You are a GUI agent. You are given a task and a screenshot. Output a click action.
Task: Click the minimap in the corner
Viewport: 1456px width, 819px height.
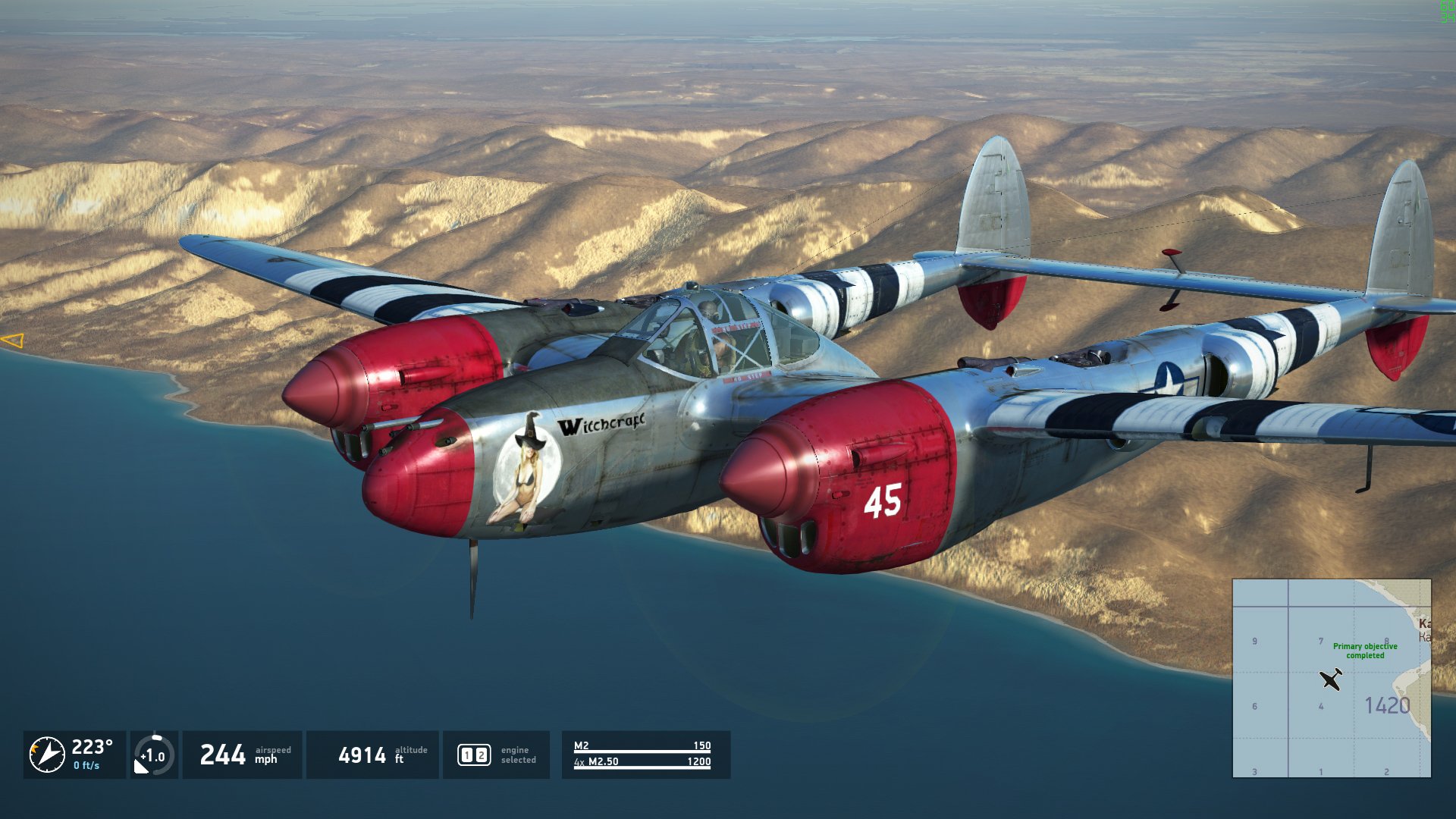[1332, 678]
